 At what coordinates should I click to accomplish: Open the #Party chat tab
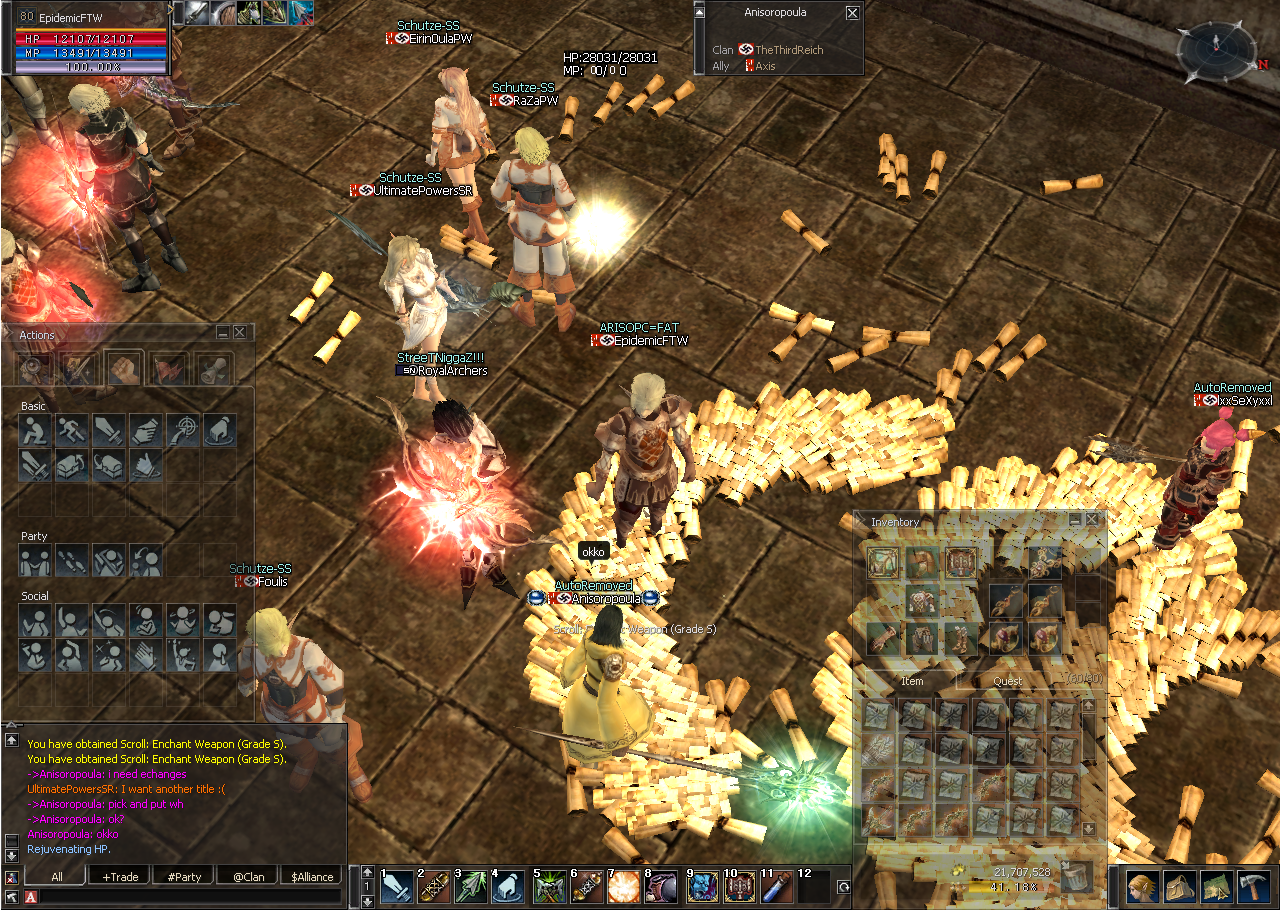point(184,877)
